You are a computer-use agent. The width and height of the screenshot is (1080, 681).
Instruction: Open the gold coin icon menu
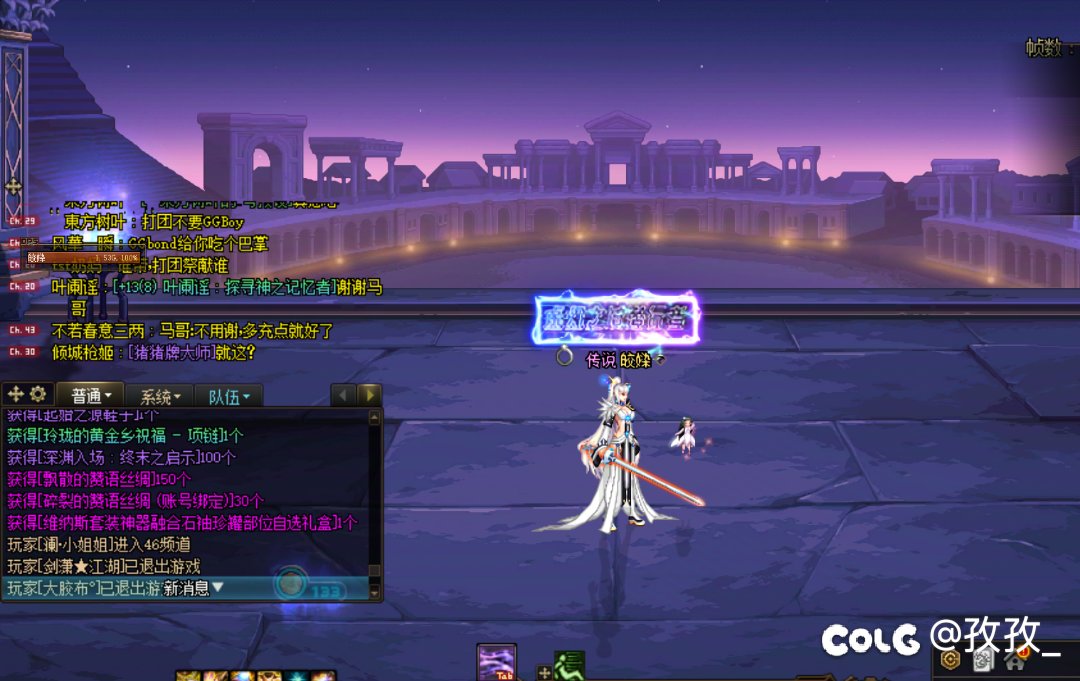pos(951,660)
